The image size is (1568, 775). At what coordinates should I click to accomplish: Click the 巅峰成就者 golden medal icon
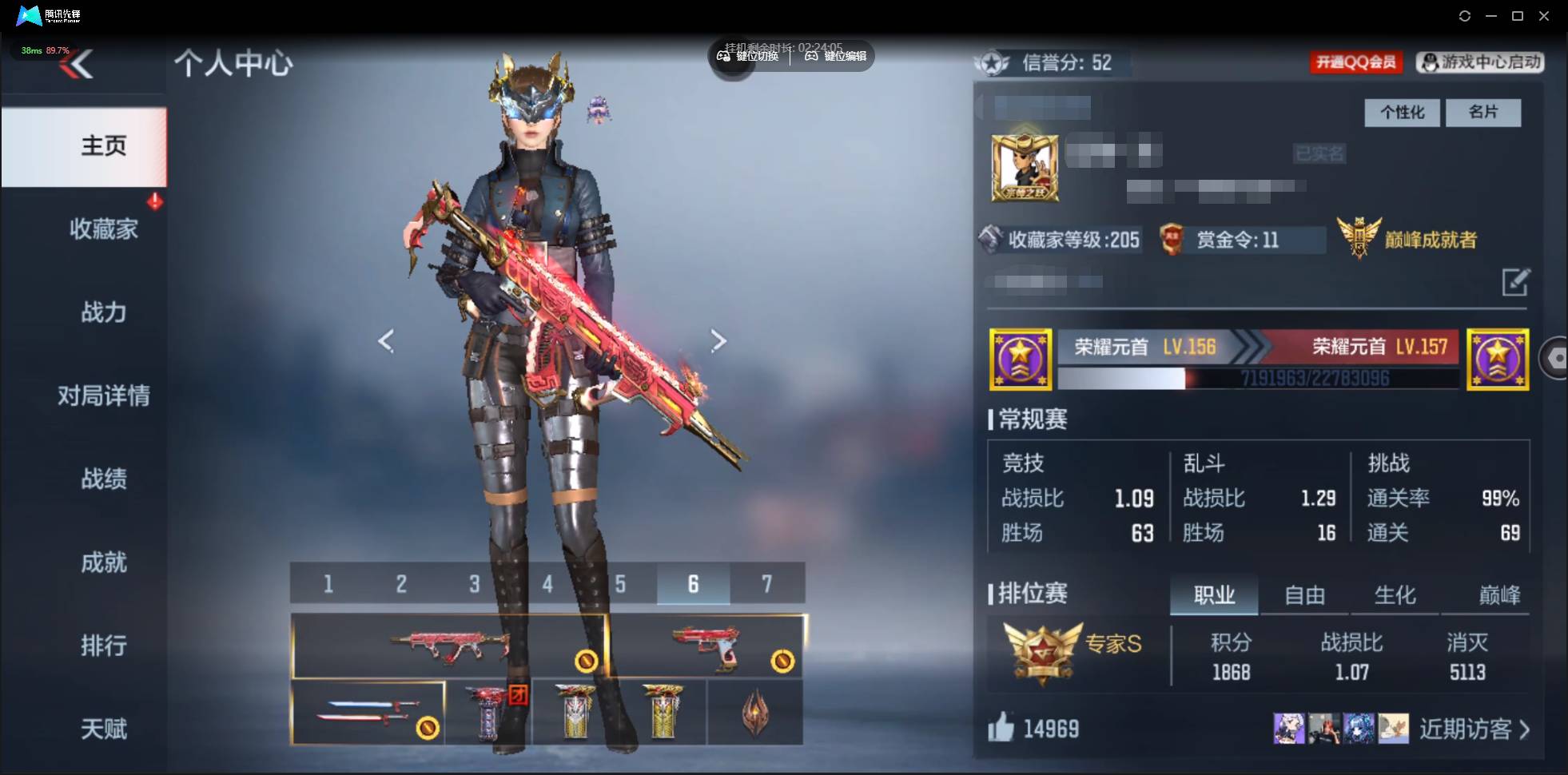(x=1361, y=236)
